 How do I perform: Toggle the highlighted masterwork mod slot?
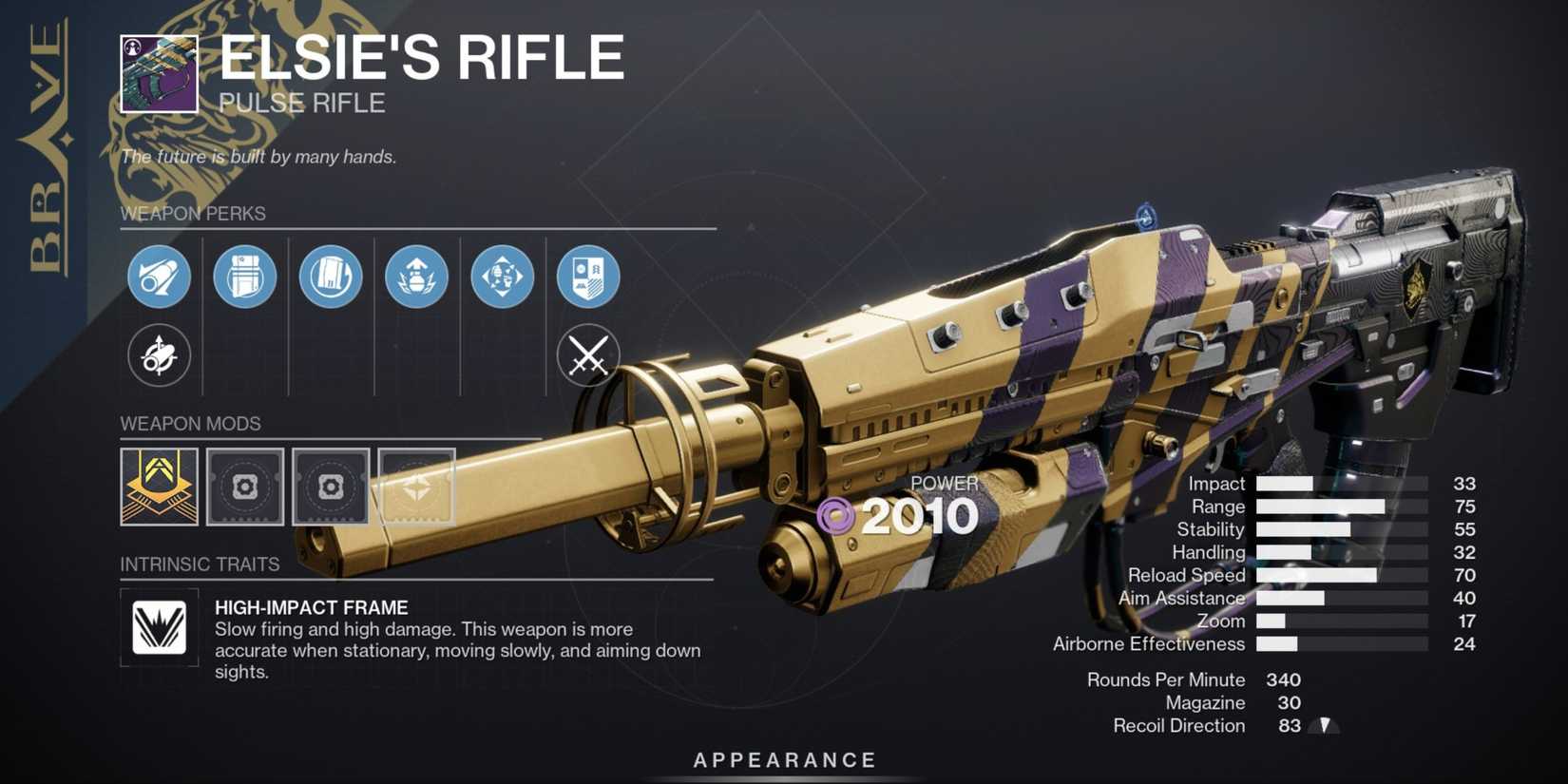pyautogui.click(x=416, y=488)
